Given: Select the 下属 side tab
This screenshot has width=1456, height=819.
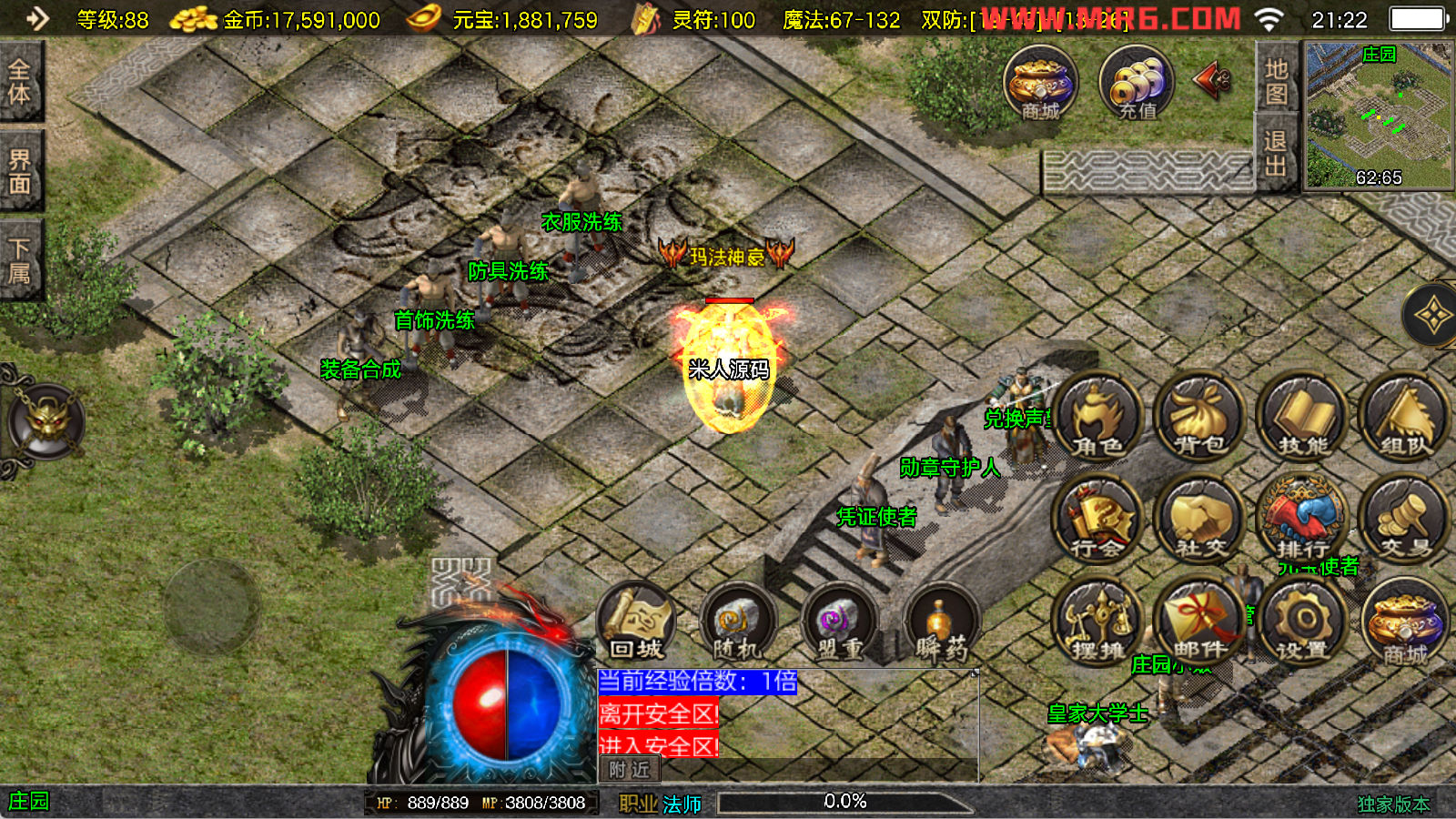Looking at the screenshot, I should [20, 260].
